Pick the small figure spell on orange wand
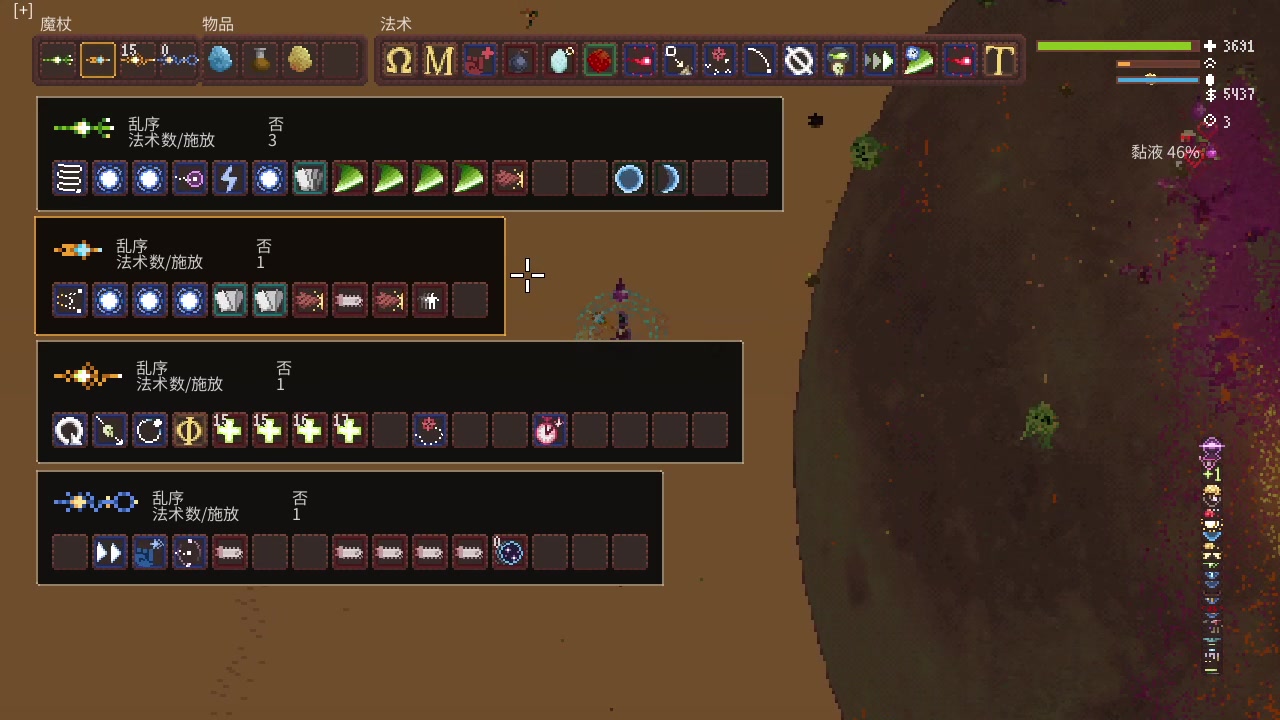 click(x=430, y=300)
